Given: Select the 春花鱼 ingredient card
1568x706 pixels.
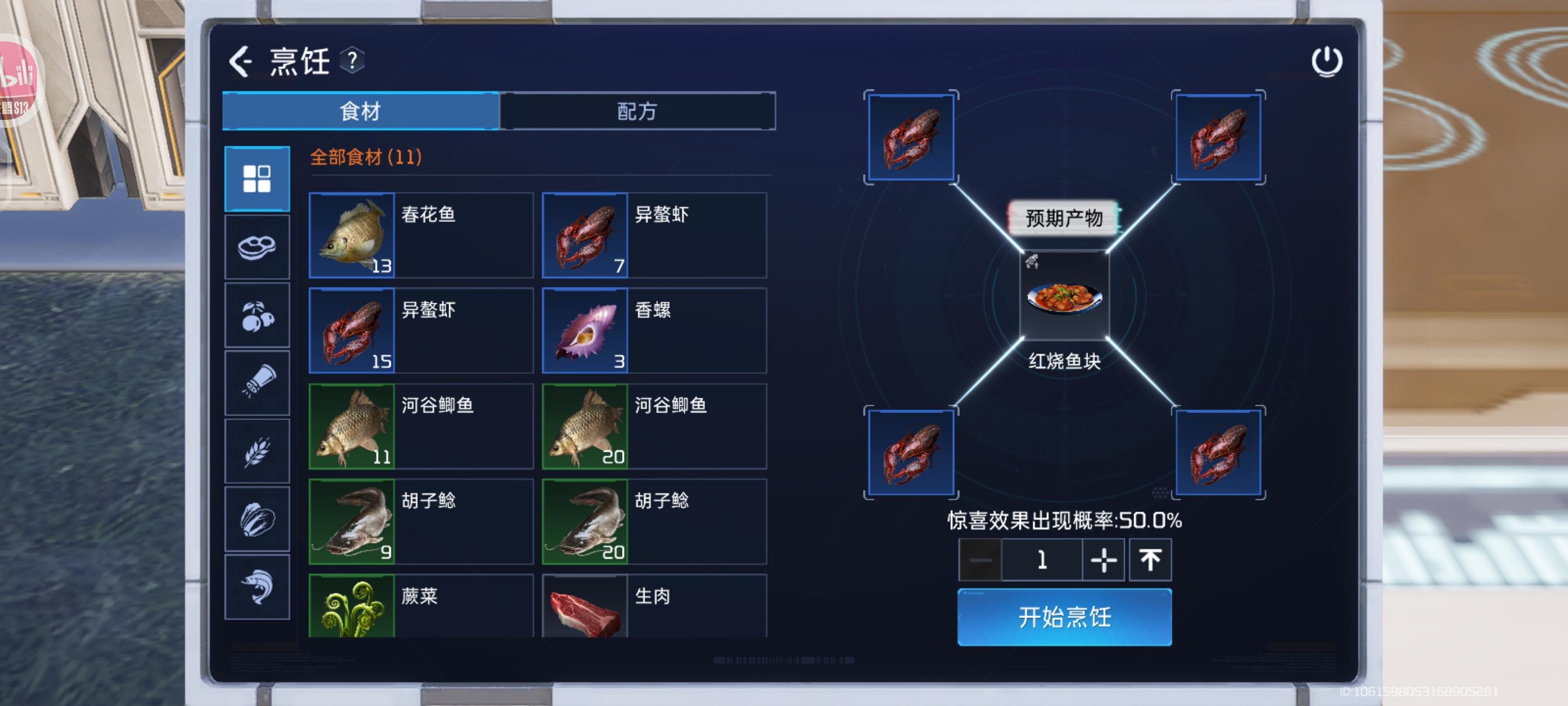Looking at the screenshot, I should [420, 235].
